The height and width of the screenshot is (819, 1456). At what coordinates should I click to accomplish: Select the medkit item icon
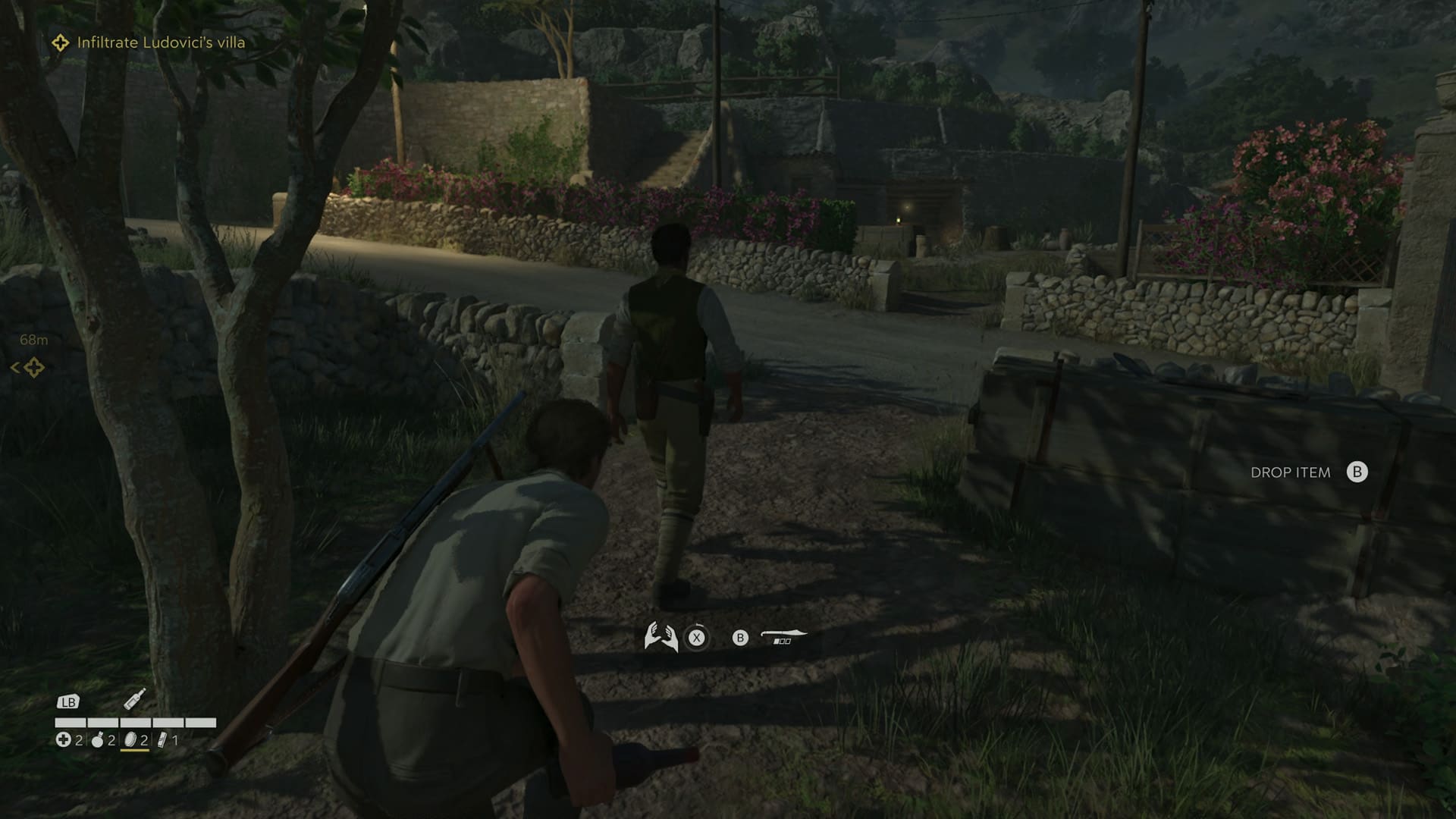(x=64, y=739)
